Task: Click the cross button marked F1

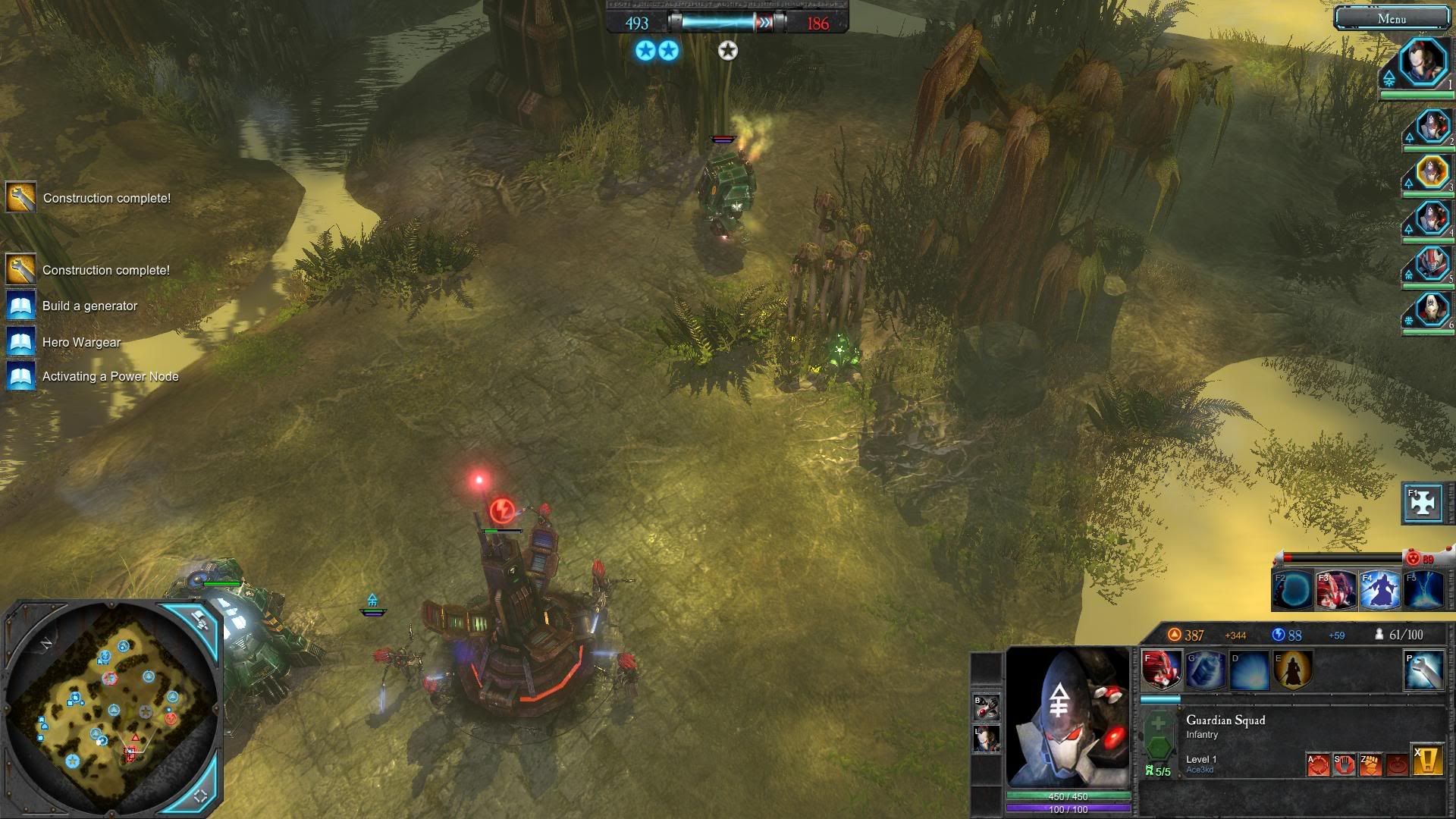Action: [1423, 503]
